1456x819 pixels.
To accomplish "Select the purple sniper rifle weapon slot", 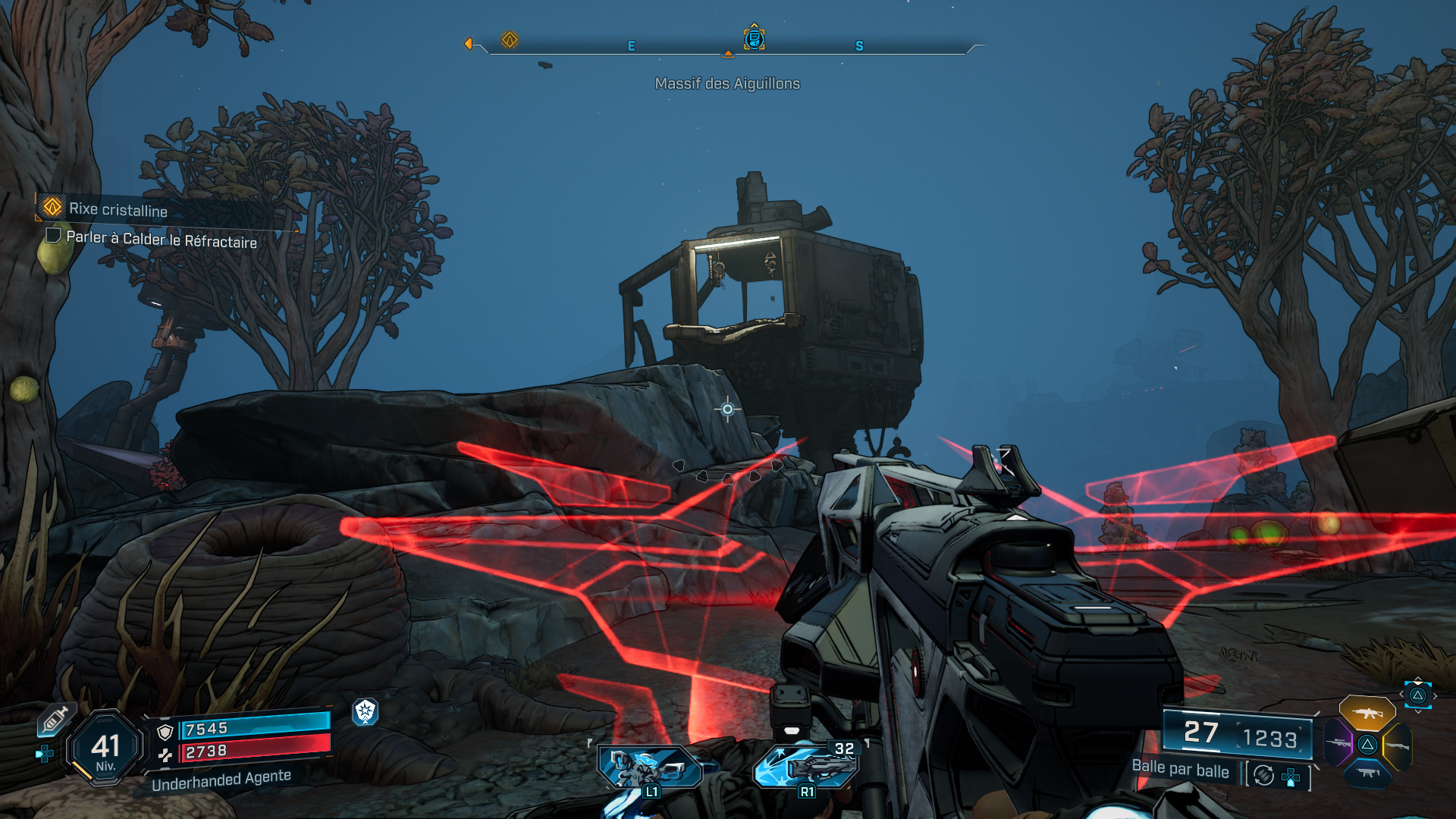I will 1337,743.
